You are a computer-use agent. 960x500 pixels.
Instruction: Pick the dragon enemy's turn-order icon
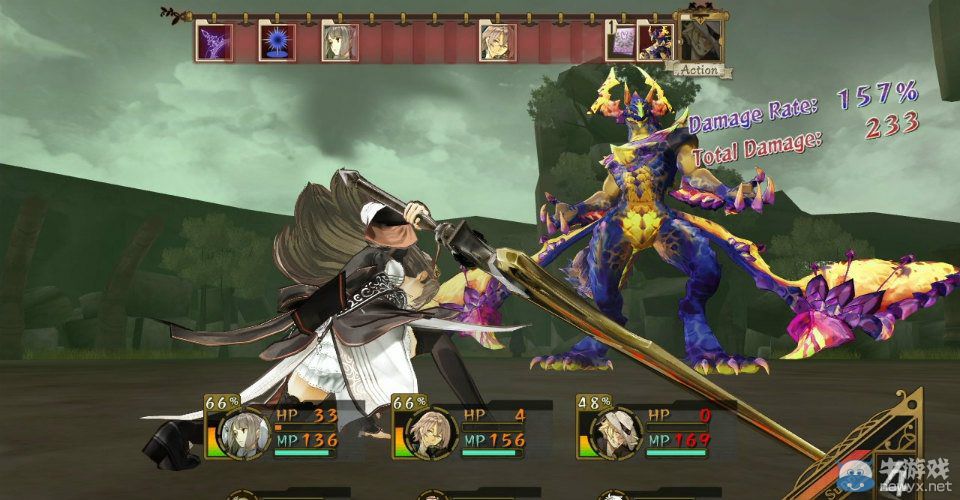656,43
